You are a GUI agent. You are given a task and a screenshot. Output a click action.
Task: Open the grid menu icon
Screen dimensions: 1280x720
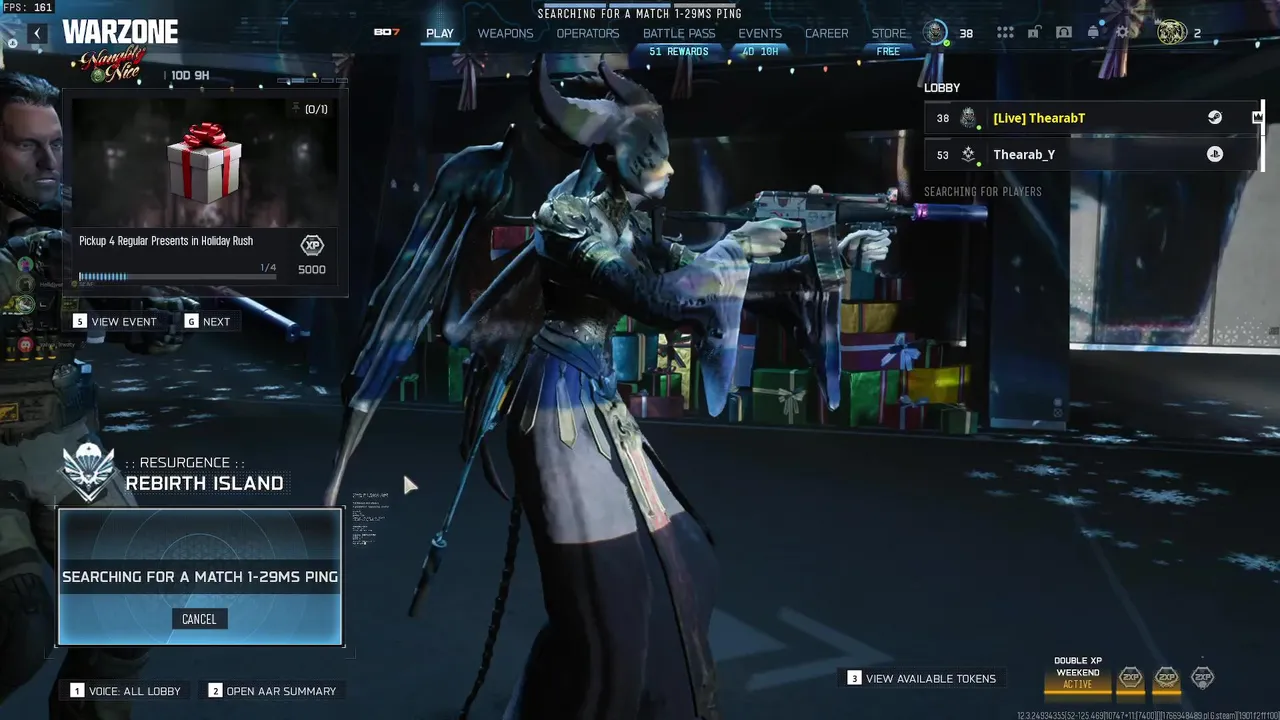(1005, 33)
